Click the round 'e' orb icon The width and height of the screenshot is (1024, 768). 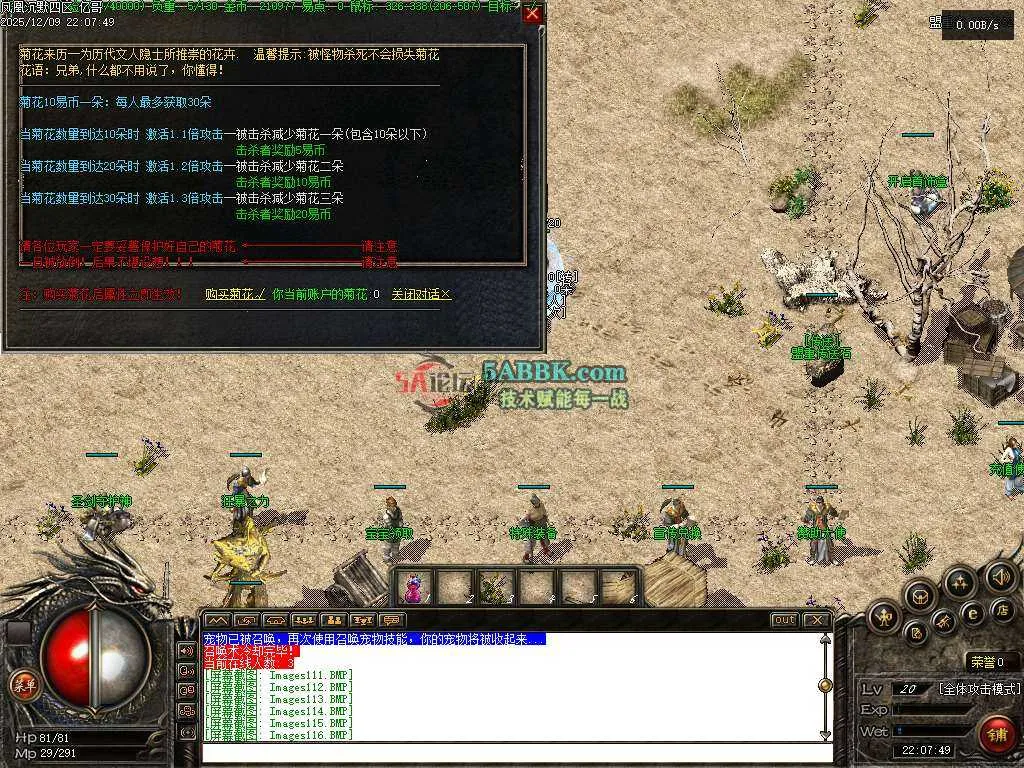(972, 613)
